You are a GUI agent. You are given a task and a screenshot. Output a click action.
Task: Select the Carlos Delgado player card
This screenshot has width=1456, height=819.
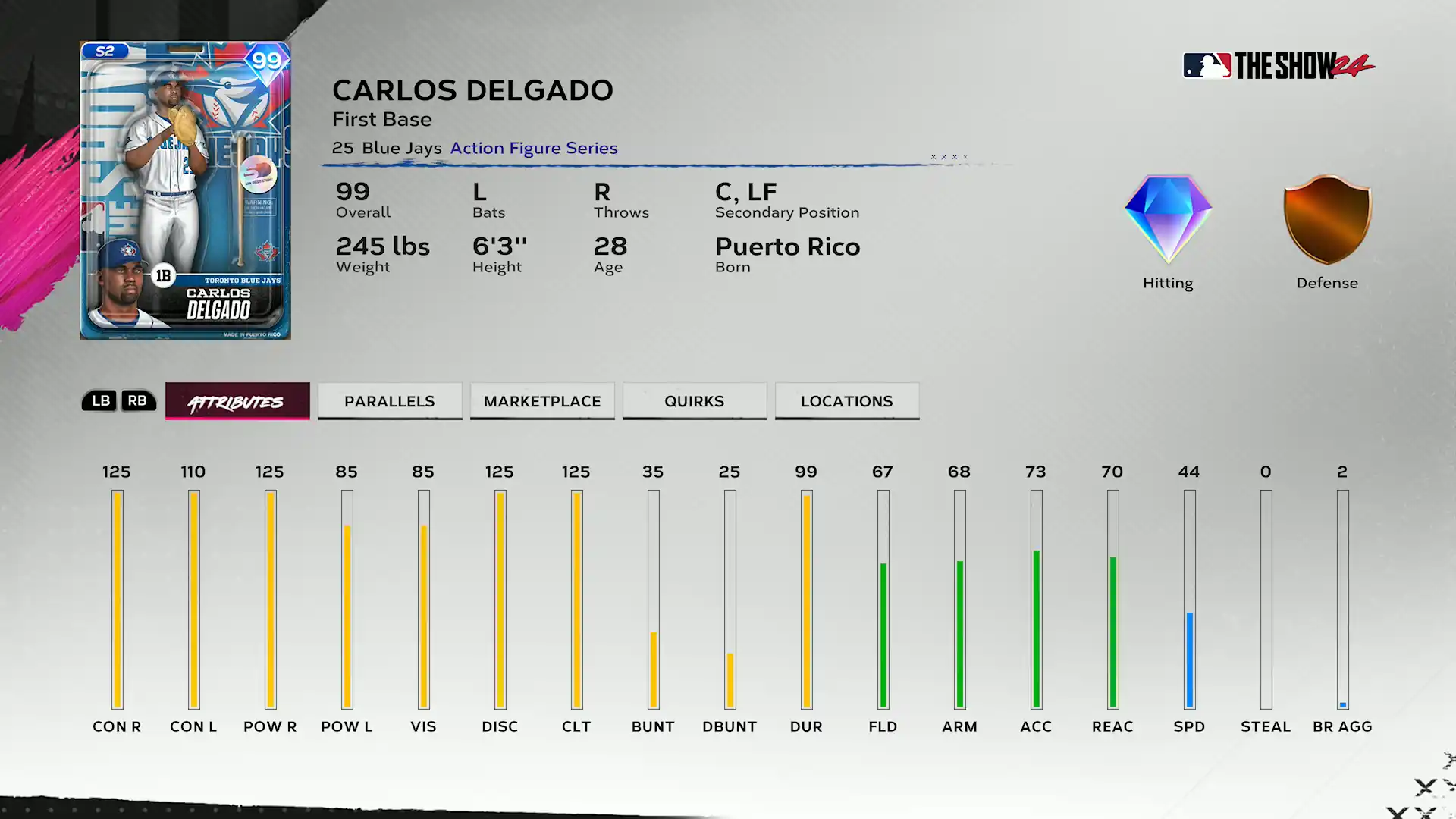pyautogui.click(x=186, y=190)
